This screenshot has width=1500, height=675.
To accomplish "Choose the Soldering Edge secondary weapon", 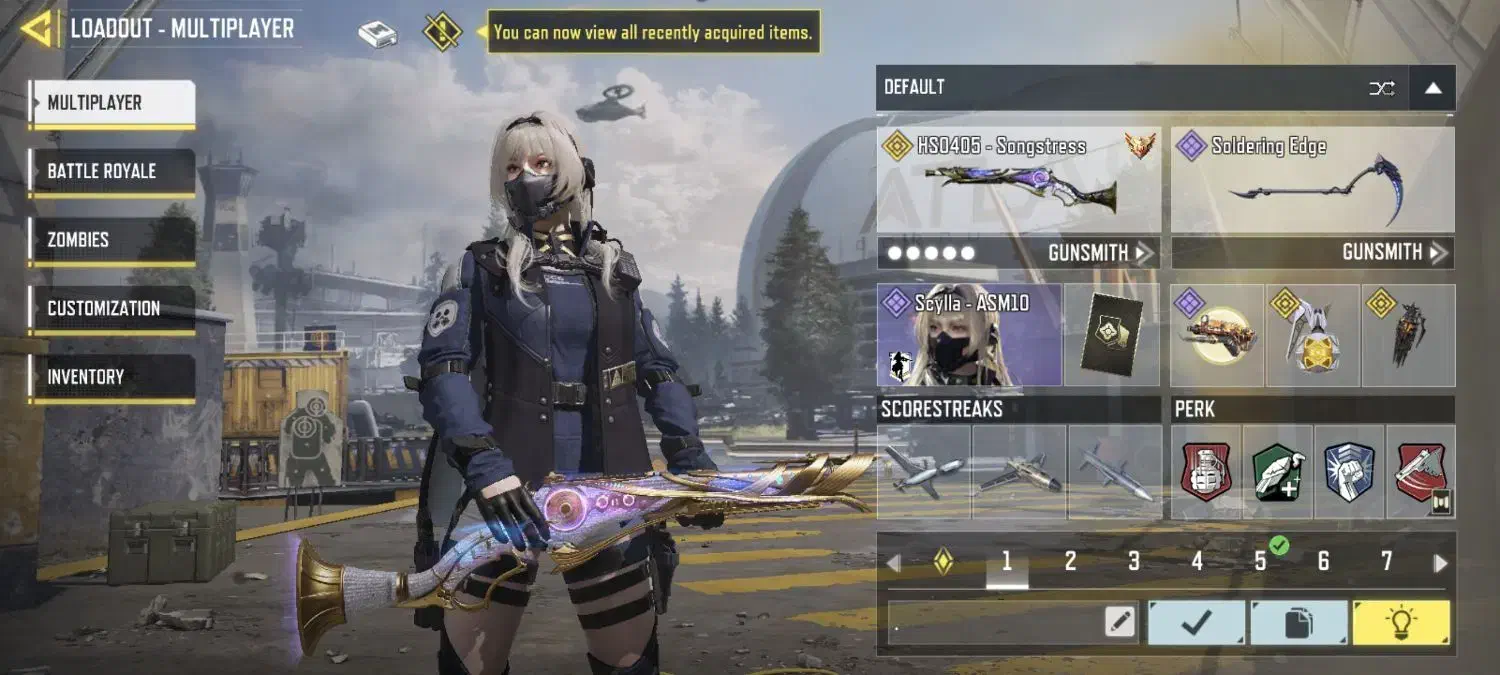I will click(1312, 180).
